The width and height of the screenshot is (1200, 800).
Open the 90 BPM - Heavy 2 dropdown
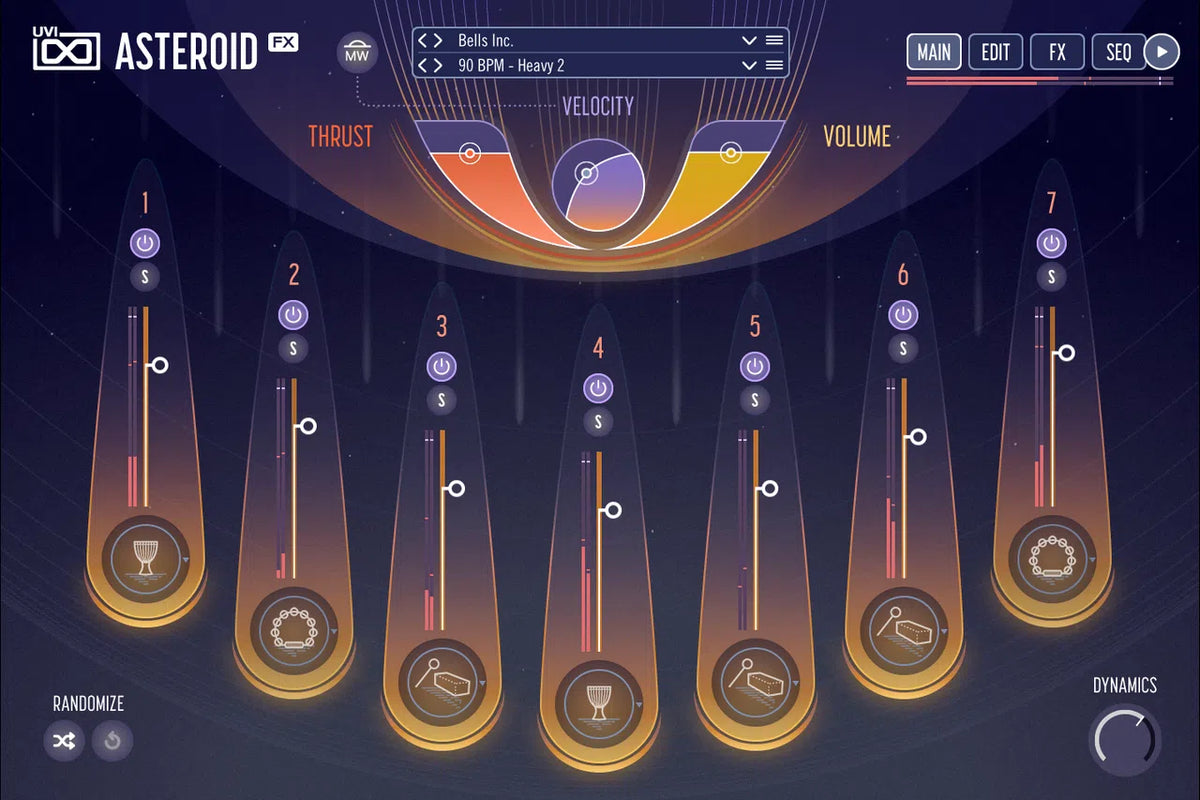[x=748, y=65]
